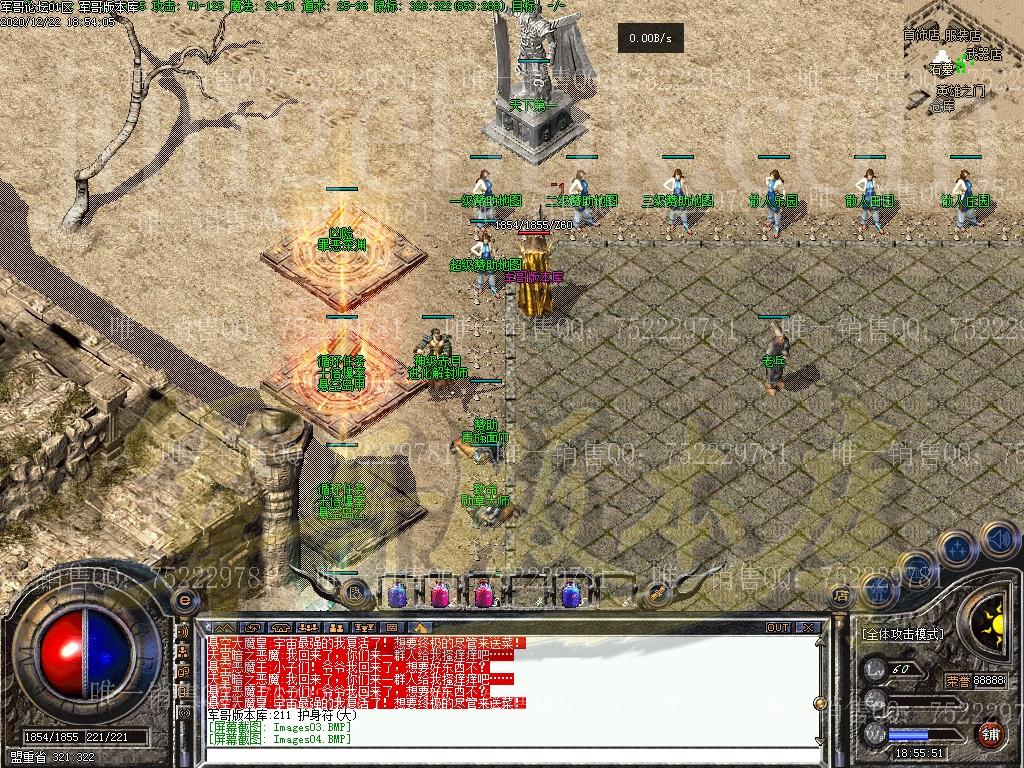The height and width of the screenshot is (768, 1024).
Task: Click the 全体攻击模式 attack mode label
Action: click(904, 634)
